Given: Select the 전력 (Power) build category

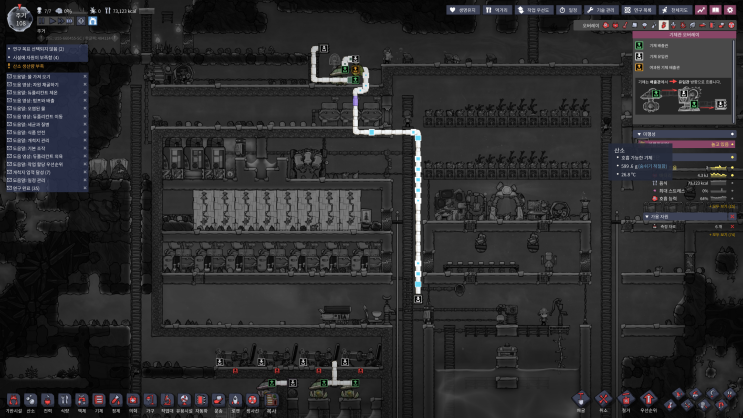Looking at the screenshot, I should pos(47,401).
